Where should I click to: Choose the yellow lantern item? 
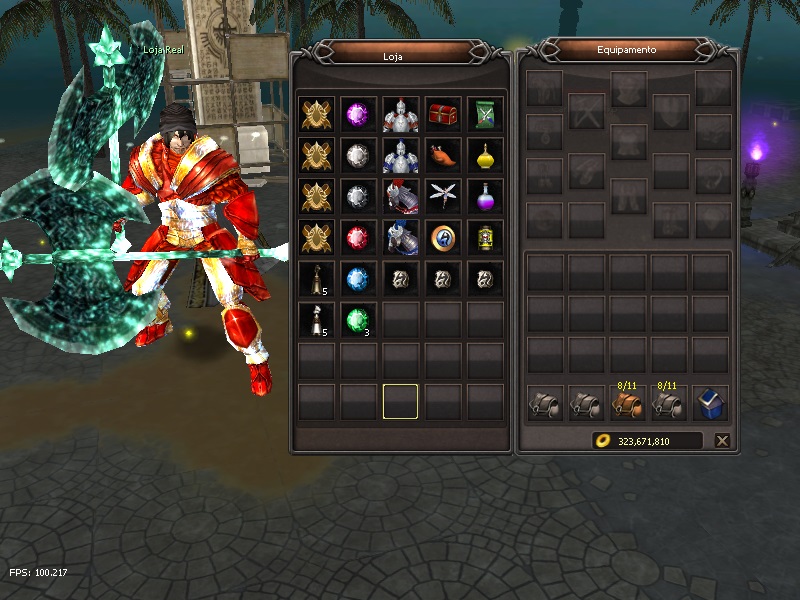pyautogui.click(x=484, y=237)
